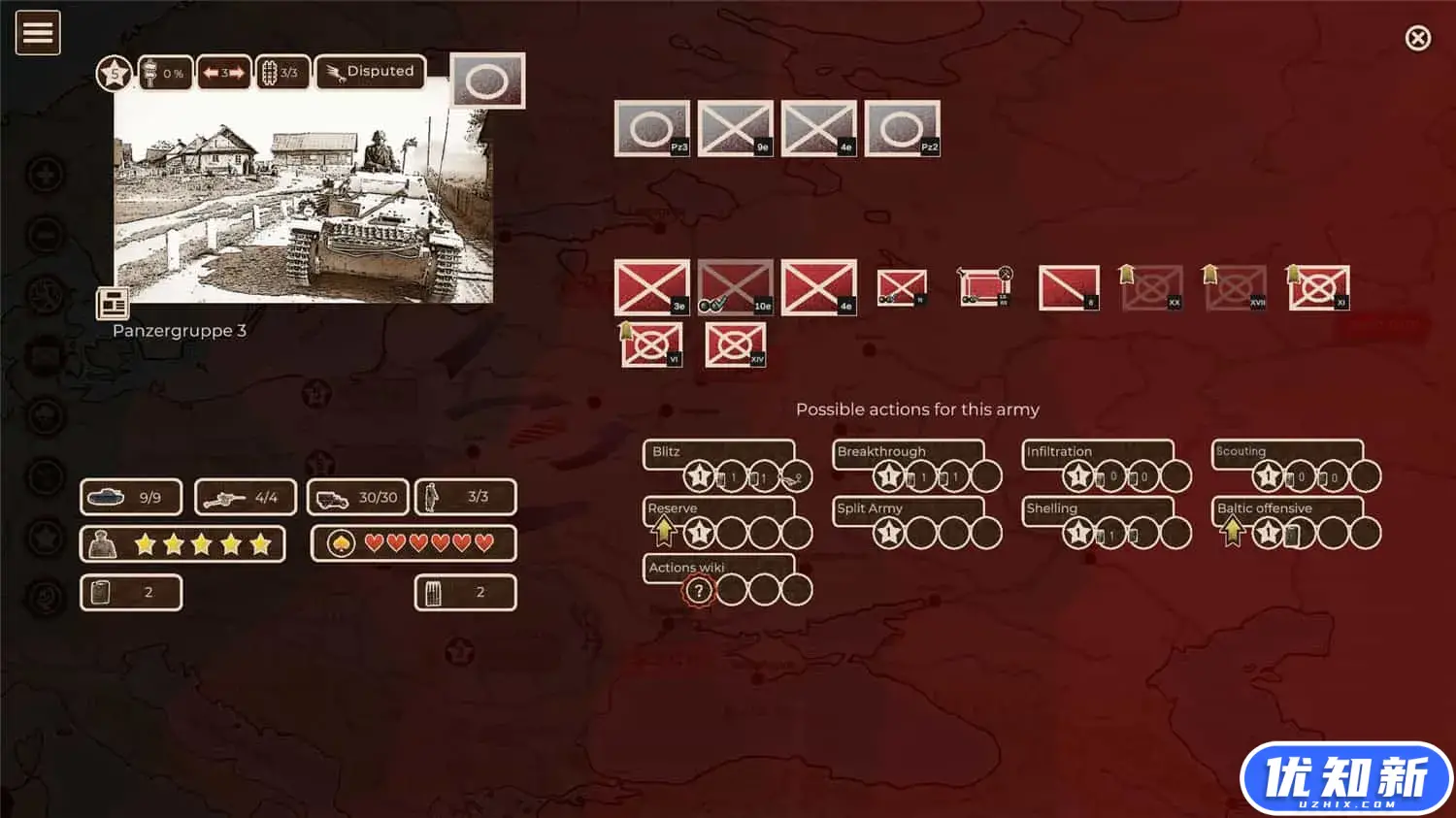
Task: Zoom in with the plus map icon
Action: [x=43, y=177]
